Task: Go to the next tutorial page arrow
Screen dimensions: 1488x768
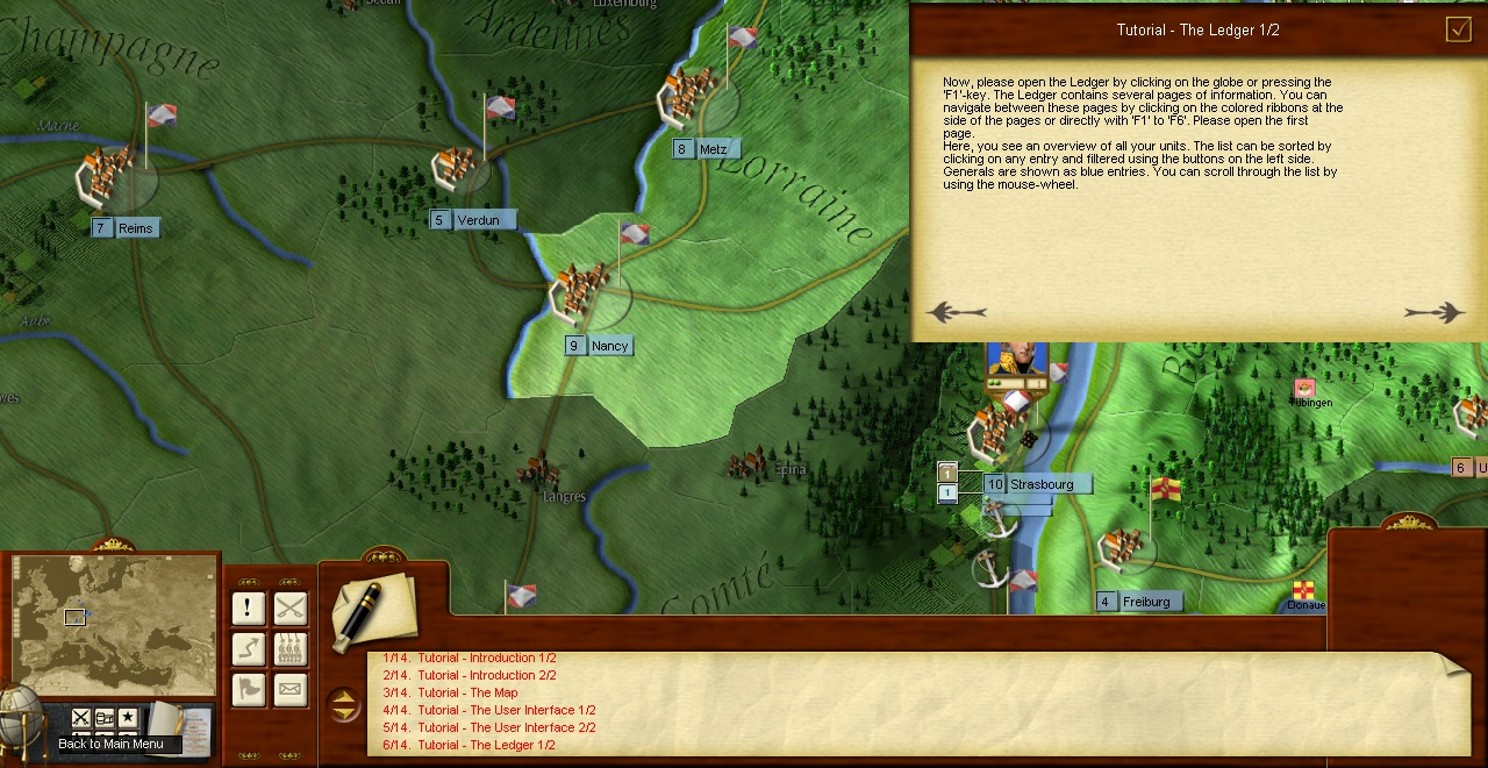Action: (x=1434, y=313)
